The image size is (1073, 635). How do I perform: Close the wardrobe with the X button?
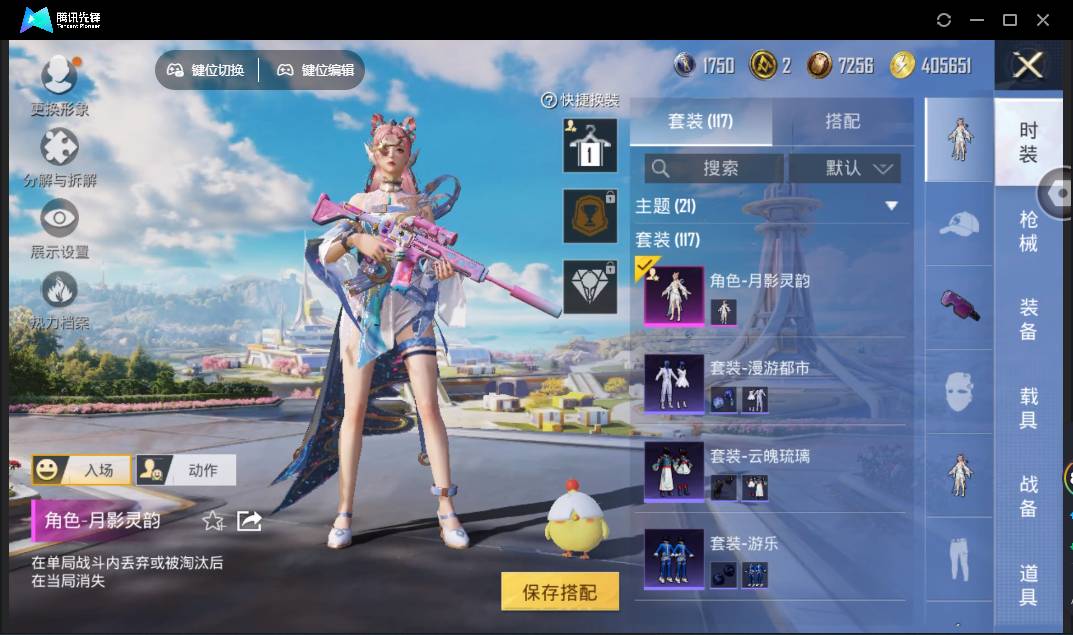(1027, 66)
